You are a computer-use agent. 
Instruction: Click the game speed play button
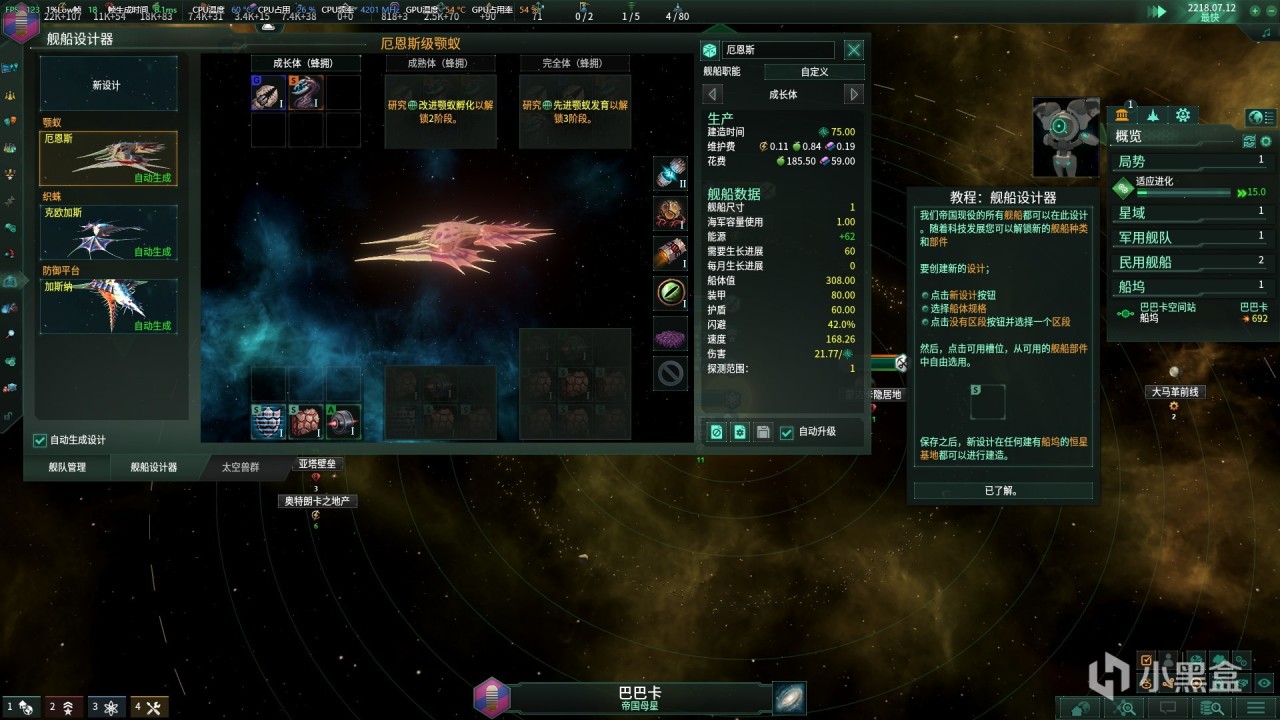point(1159,11)
